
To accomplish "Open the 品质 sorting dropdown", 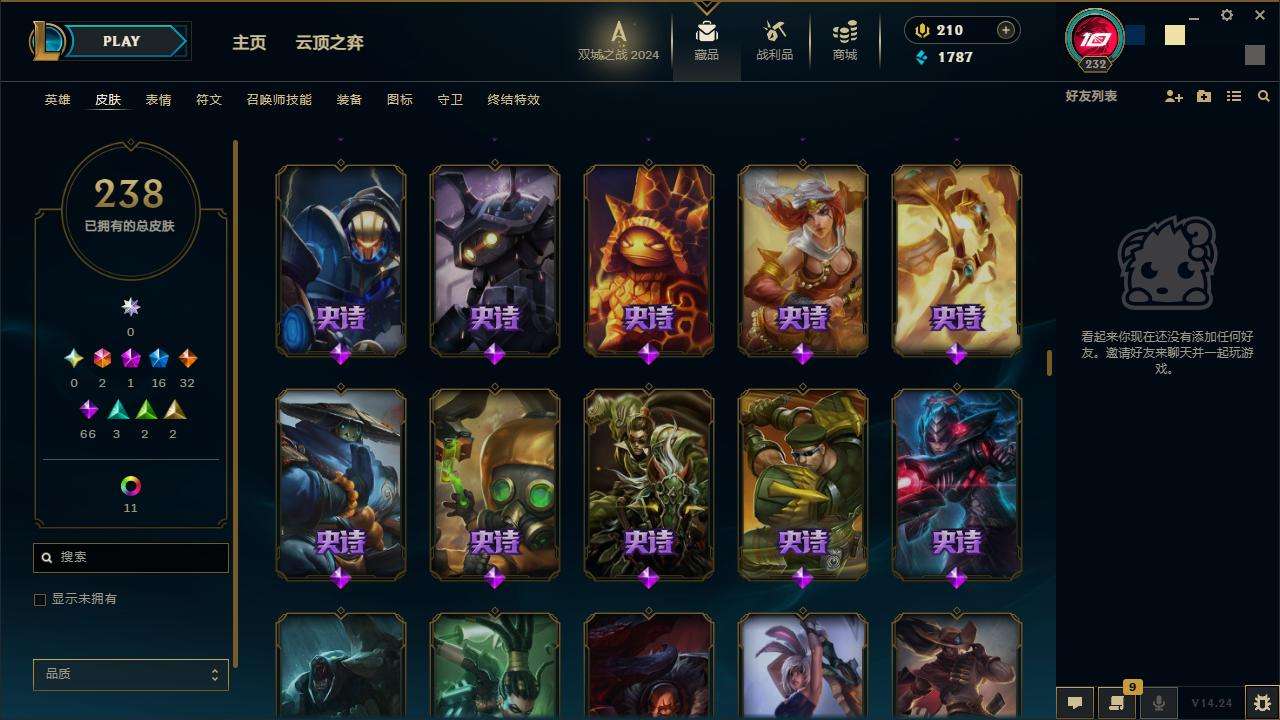I will 131,674.
